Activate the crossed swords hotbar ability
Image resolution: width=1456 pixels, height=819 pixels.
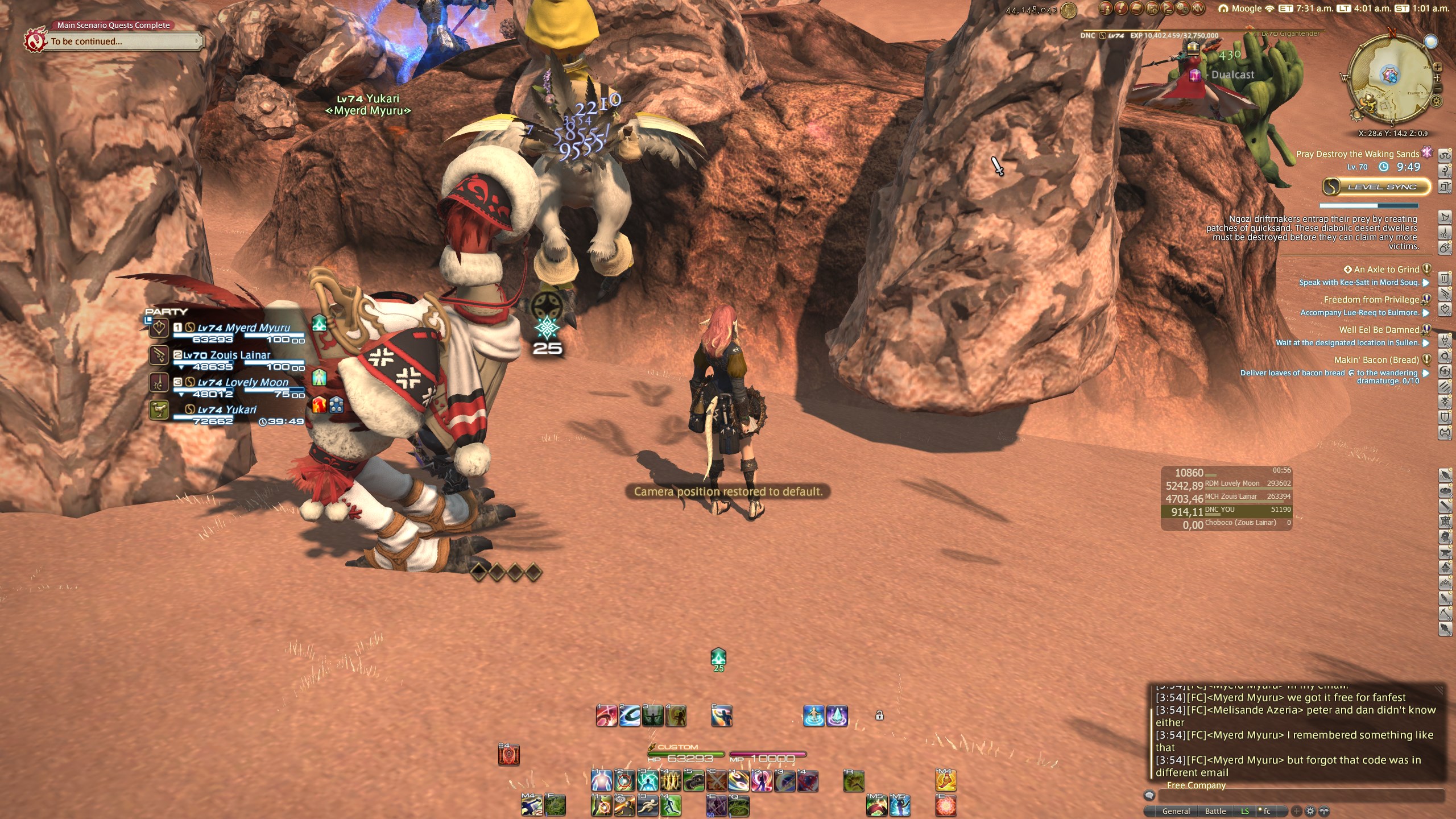pos(716,781)
